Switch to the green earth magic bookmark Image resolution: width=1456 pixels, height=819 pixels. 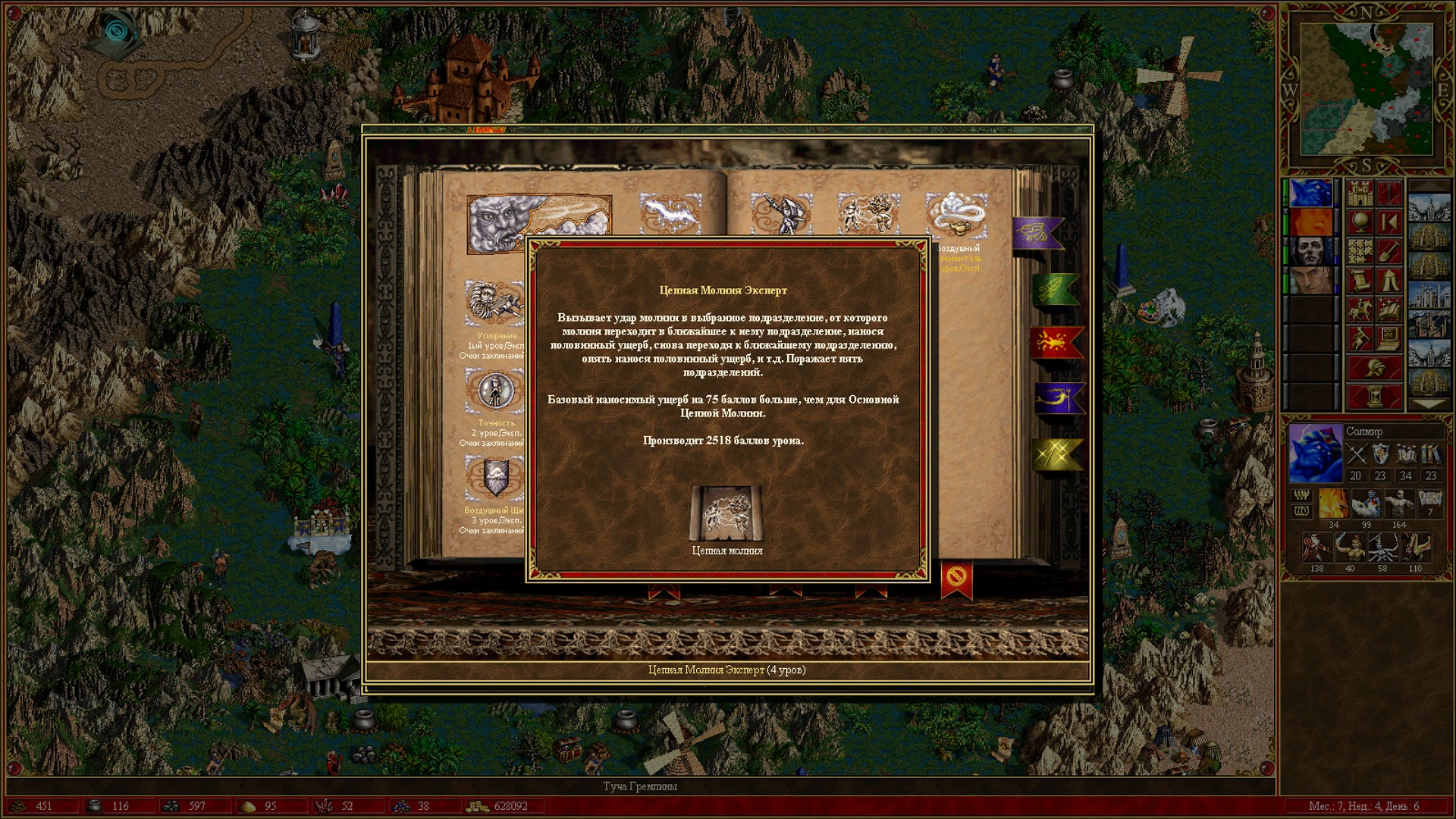pos(1054,288)
